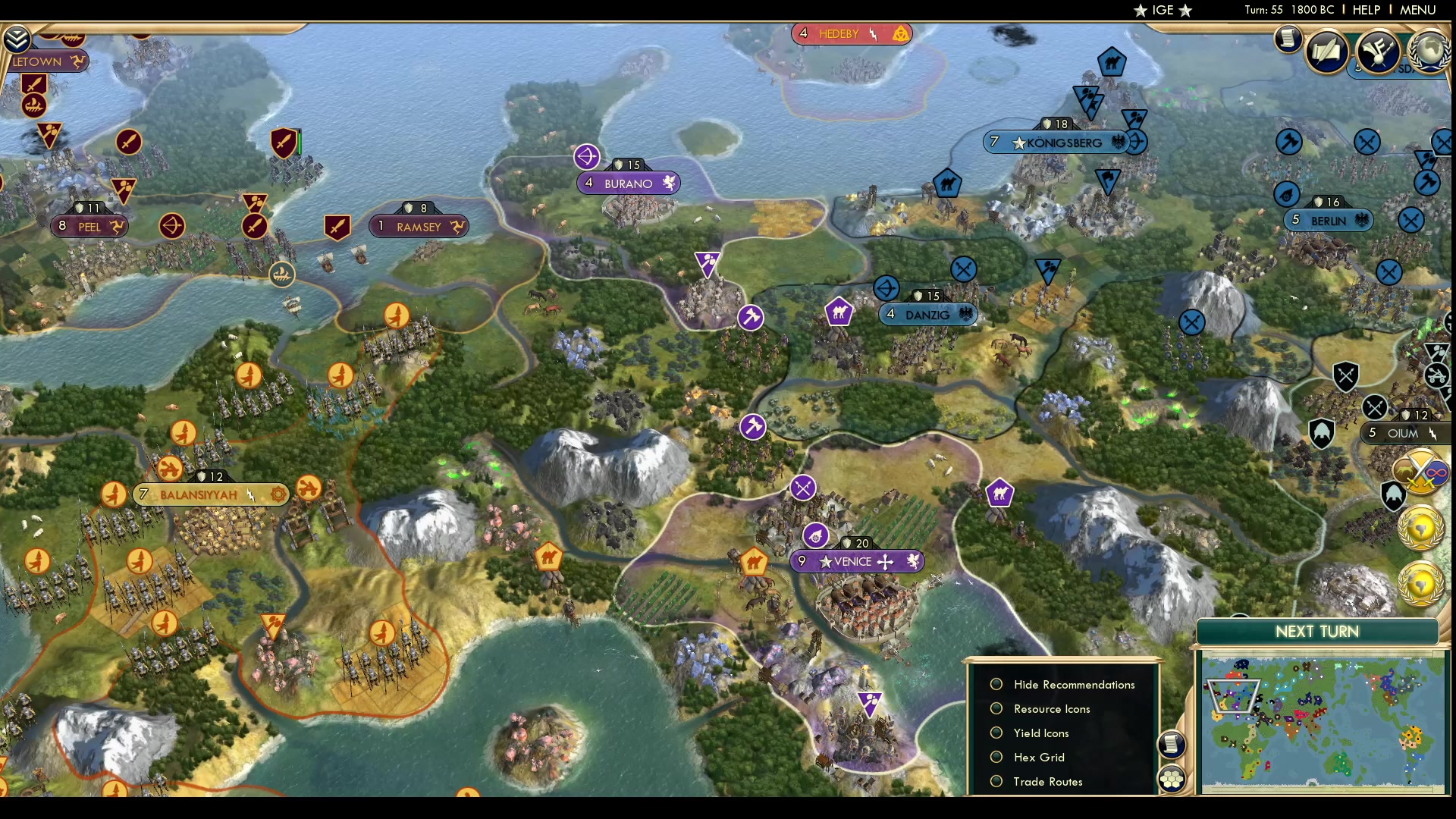
Task: Select the purple archer unit flag above Burano
Action: point(588,156)
